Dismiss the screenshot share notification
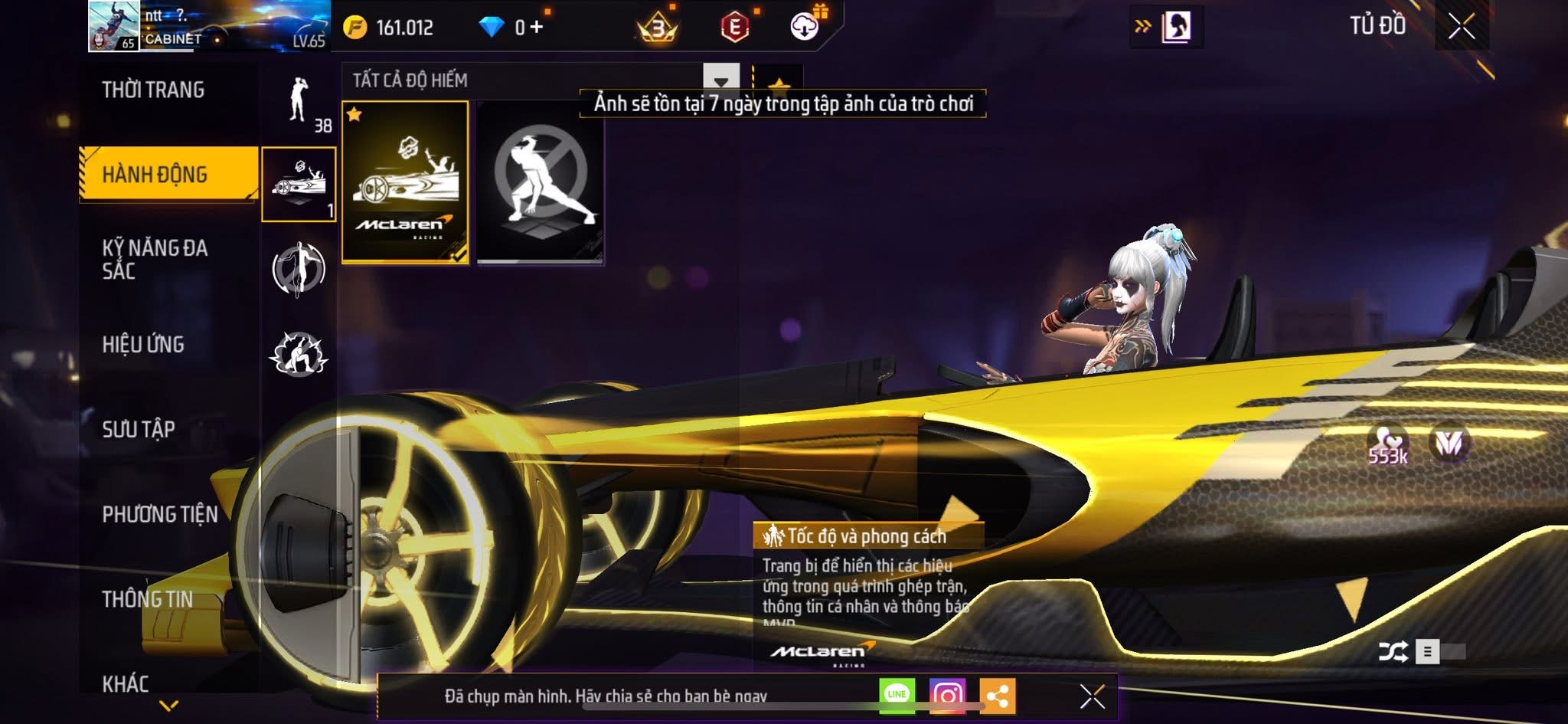Viewport: 1568px width, 724px height. (x=1092, y=696)
